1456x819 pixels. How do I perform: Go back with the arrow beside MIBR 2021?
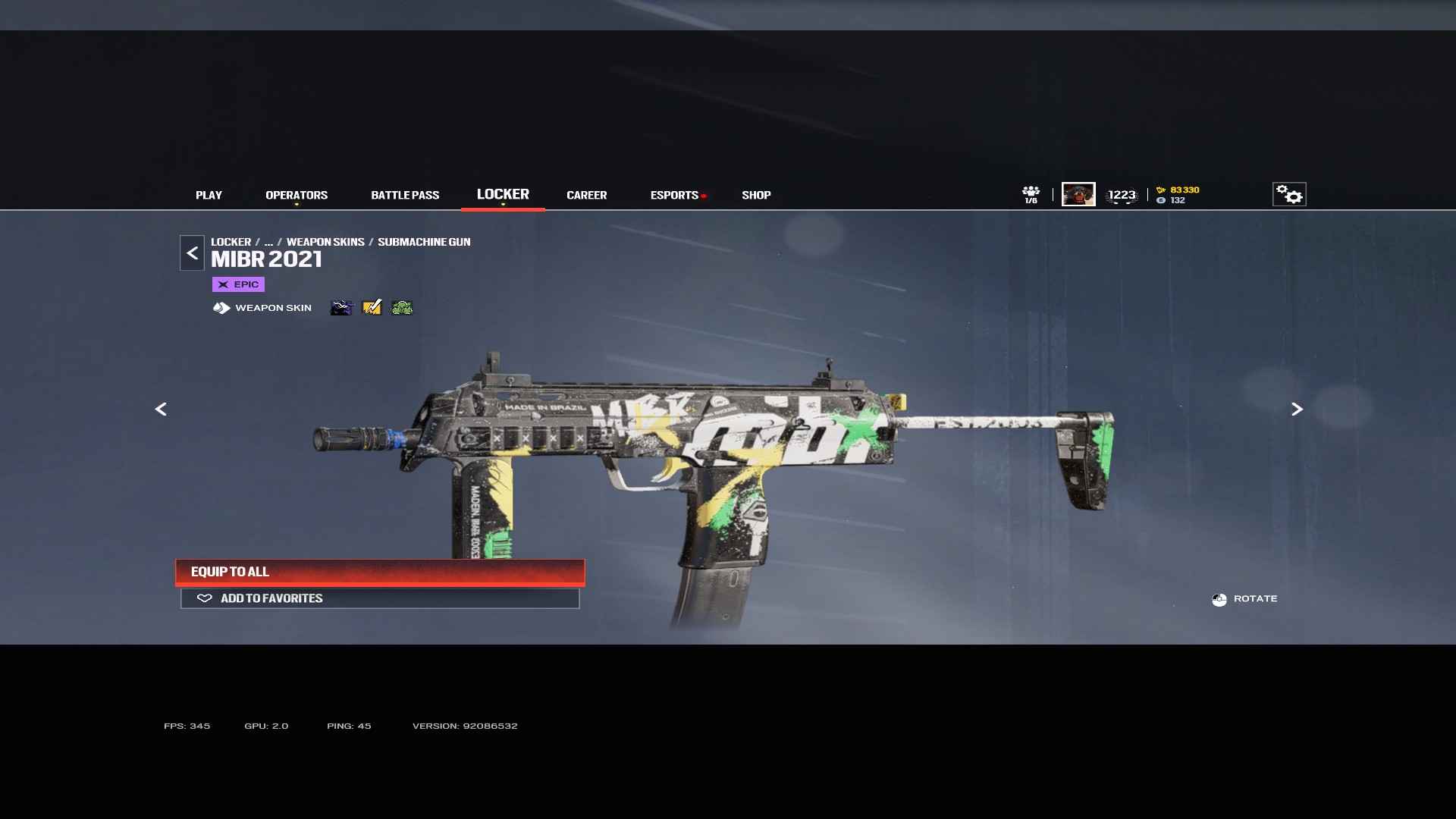tap(192, 253)
